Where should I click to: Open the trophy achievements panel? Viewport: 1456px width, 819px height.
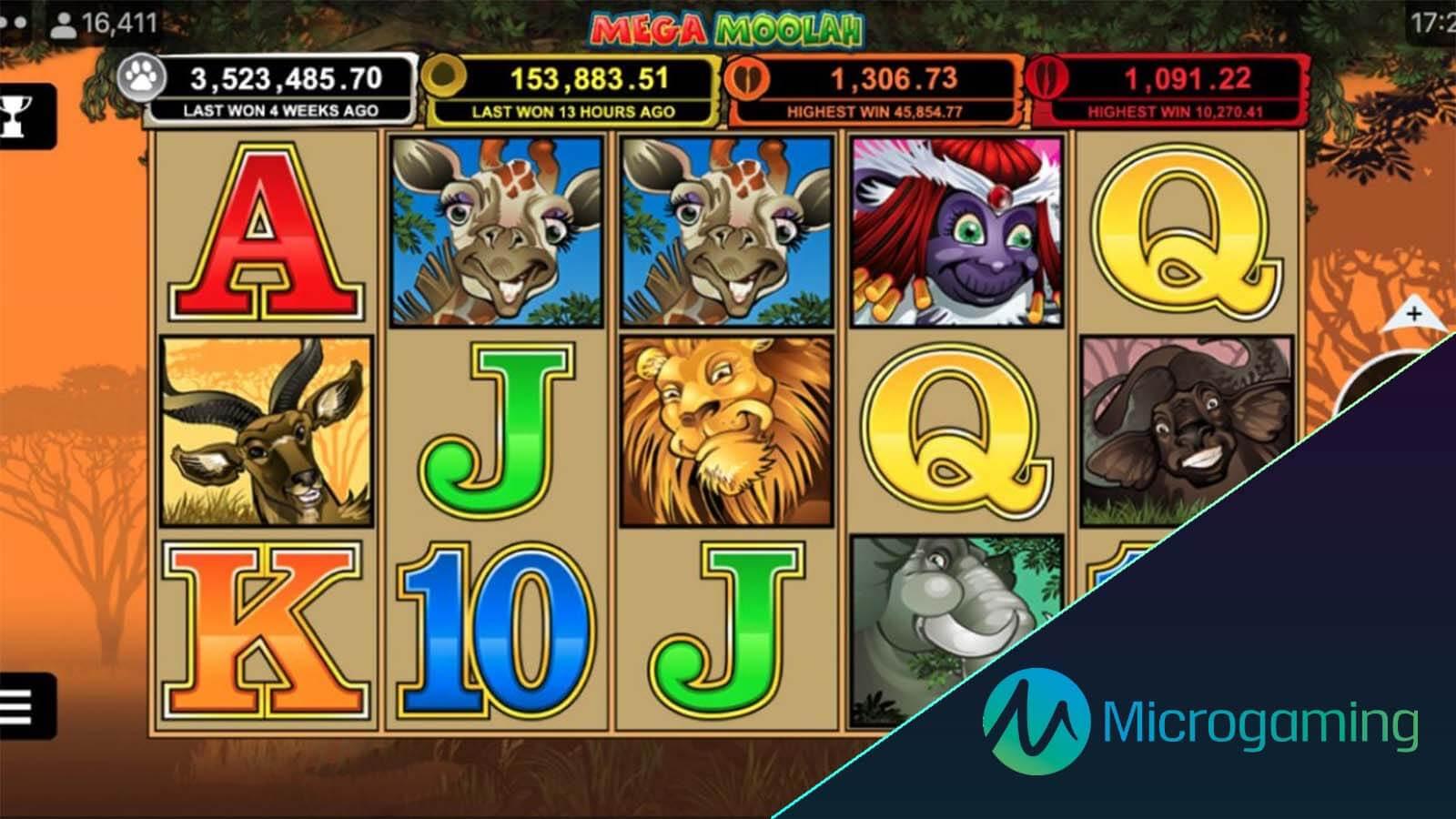coord(18,116)
